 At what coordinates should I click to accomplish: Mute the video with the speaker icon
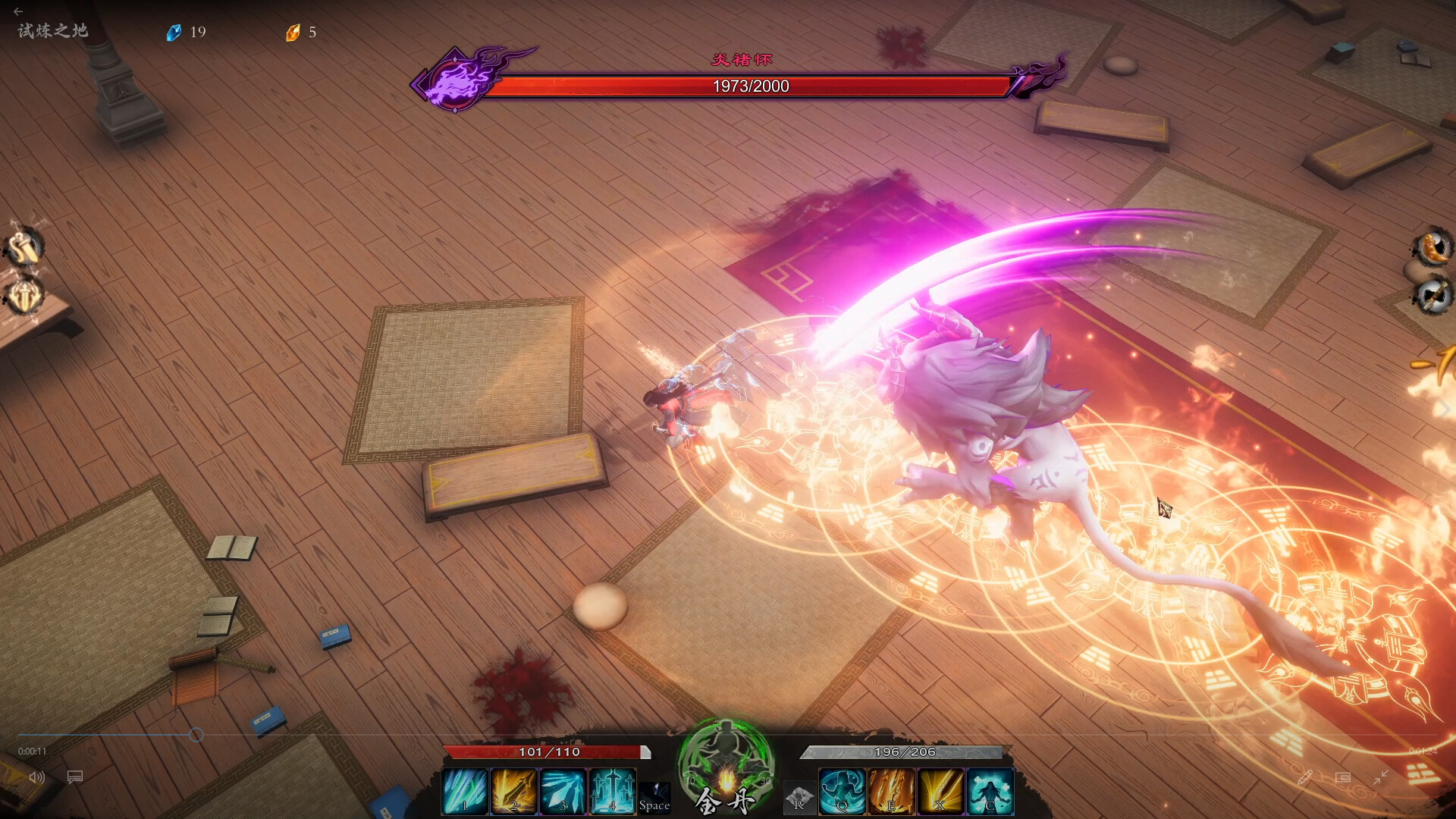point(36,777)
